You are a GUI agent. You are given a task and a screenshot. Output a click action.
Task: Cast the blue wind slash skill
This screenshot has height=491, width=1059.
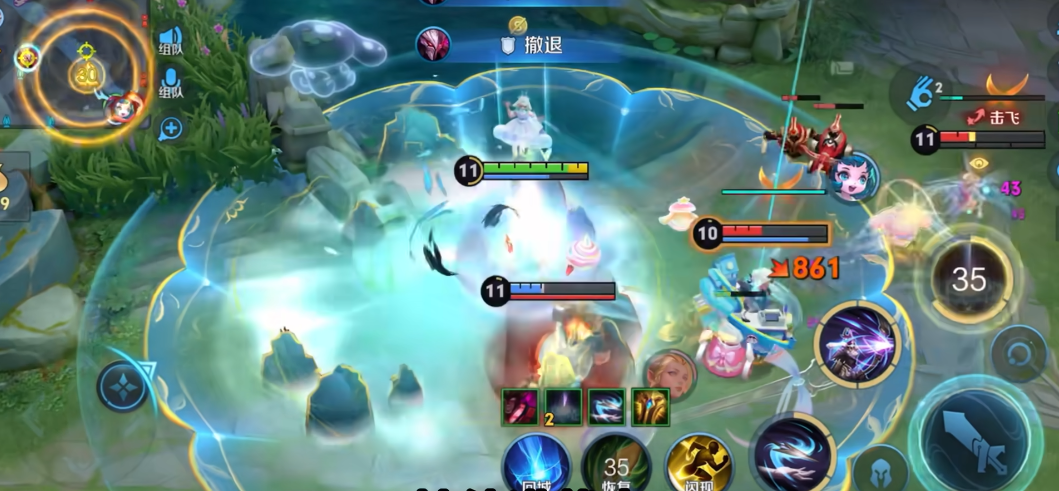pyautogui.click(x=791, y=453)
